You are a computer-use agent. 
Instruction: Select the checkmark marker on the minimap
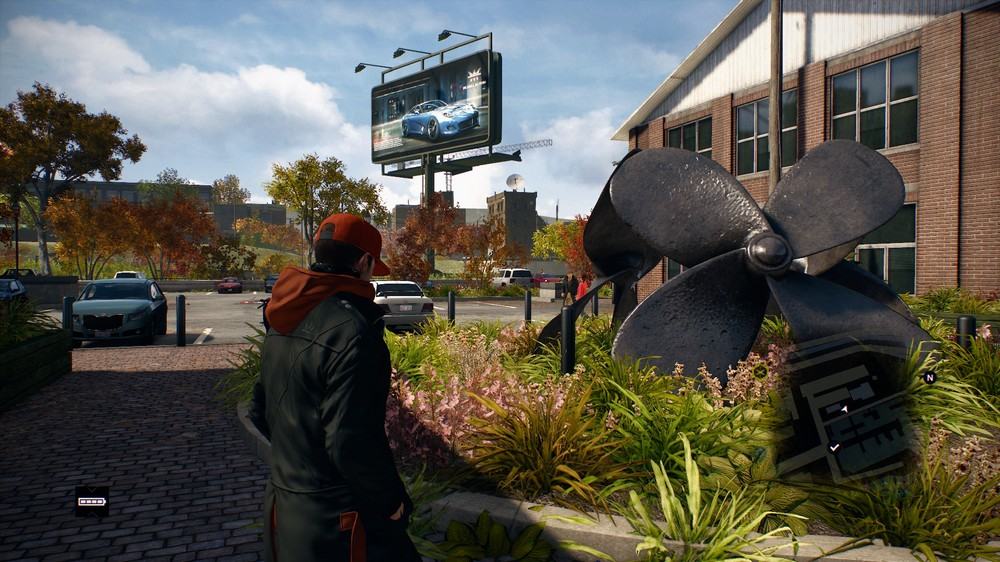(x=835, y=447)
